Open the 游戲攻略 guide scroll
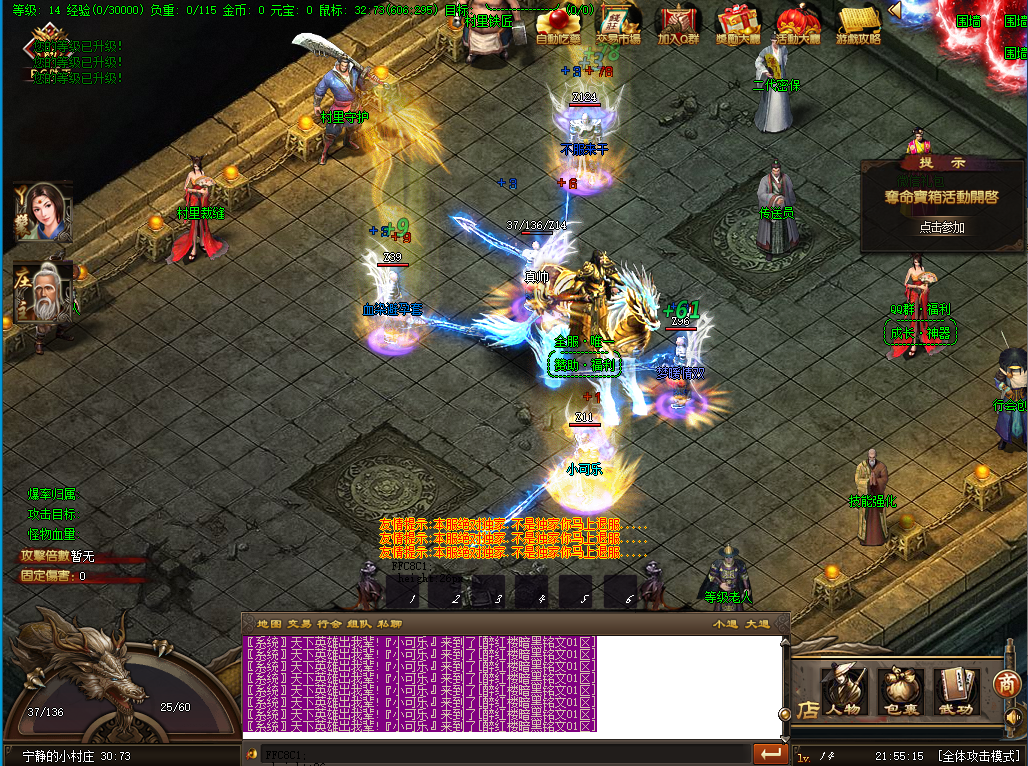Viewport: 1028px width, 766px height. (858, 25)
